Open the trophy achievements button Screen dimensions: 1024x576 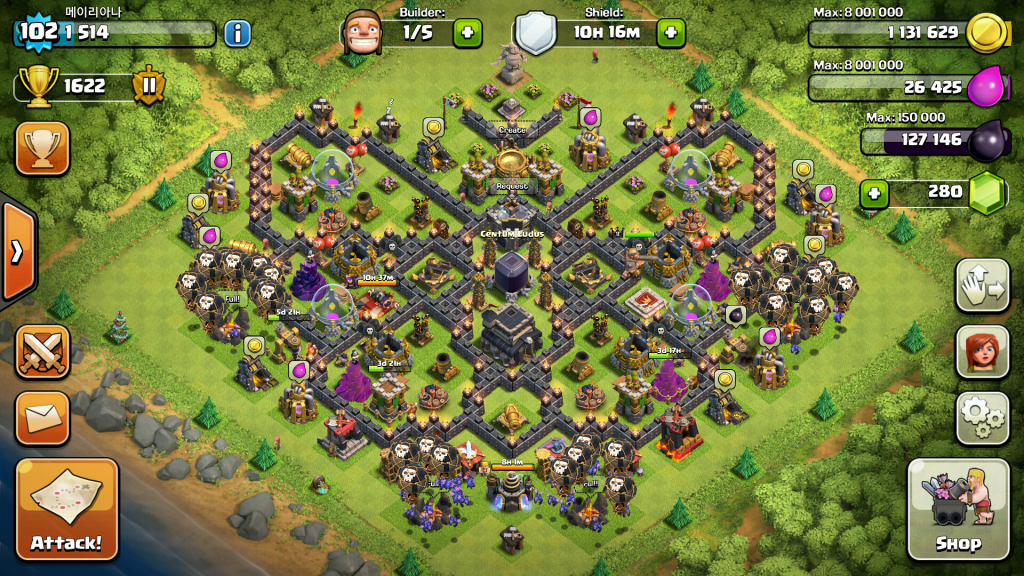tap(42, 149)
